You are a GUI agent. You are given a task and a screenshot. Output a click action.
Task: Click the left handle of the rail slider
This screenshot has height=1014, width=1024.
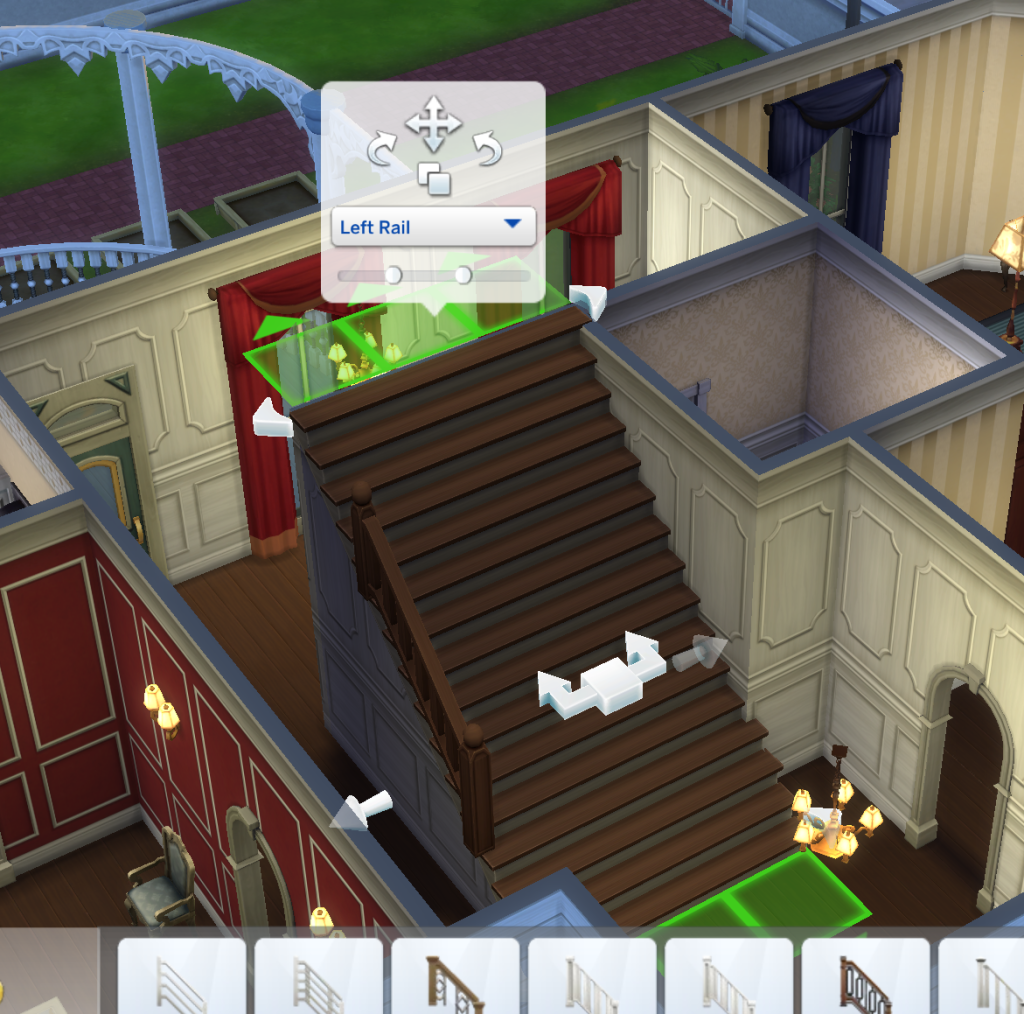point(393,275)
